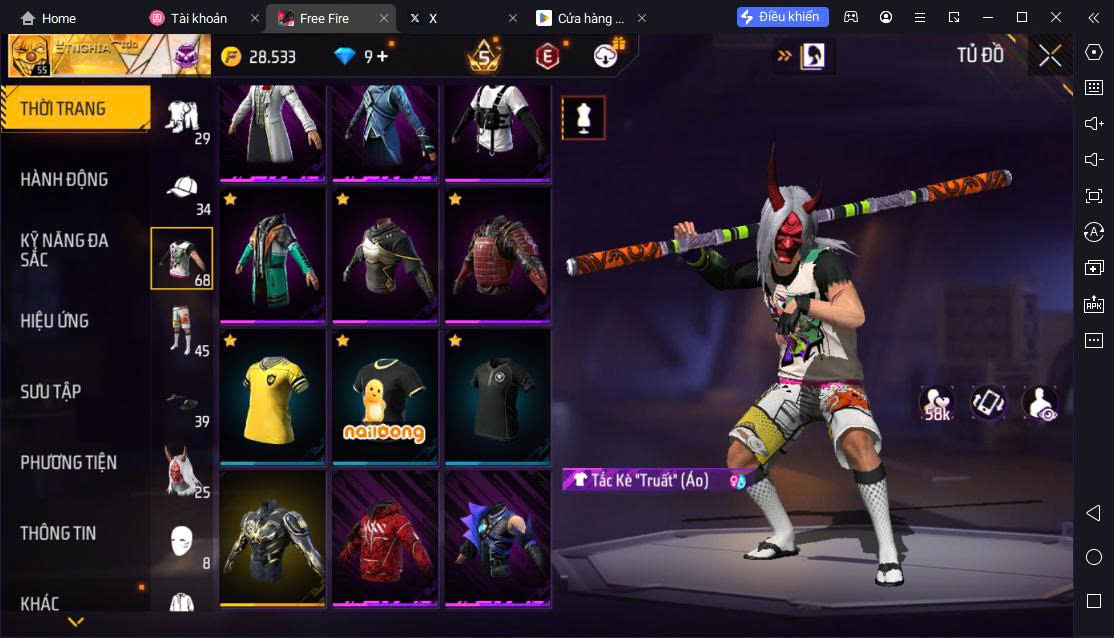1114x638 pixels.
Task: Add diamonds with the plus button
Action: coord(382,56)
